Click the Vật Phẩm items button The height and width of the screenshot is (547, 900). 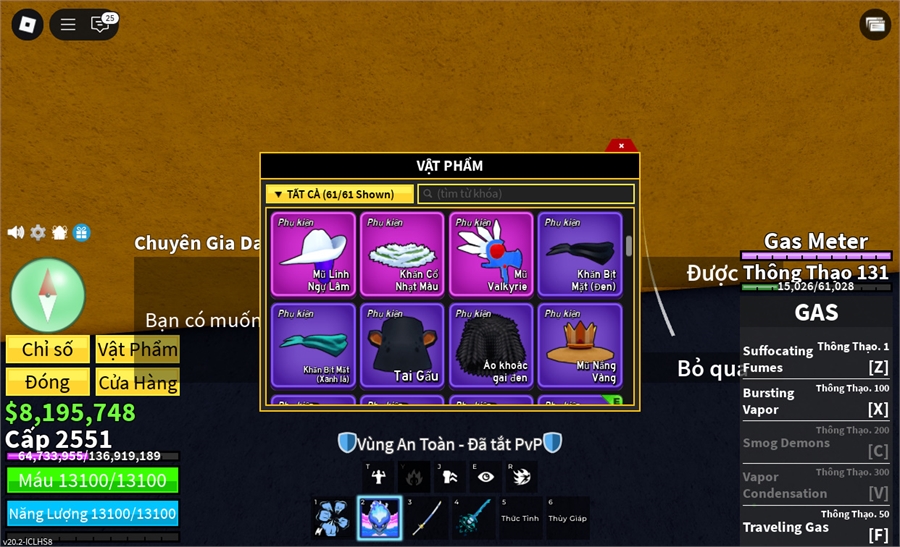pos(137,349)
